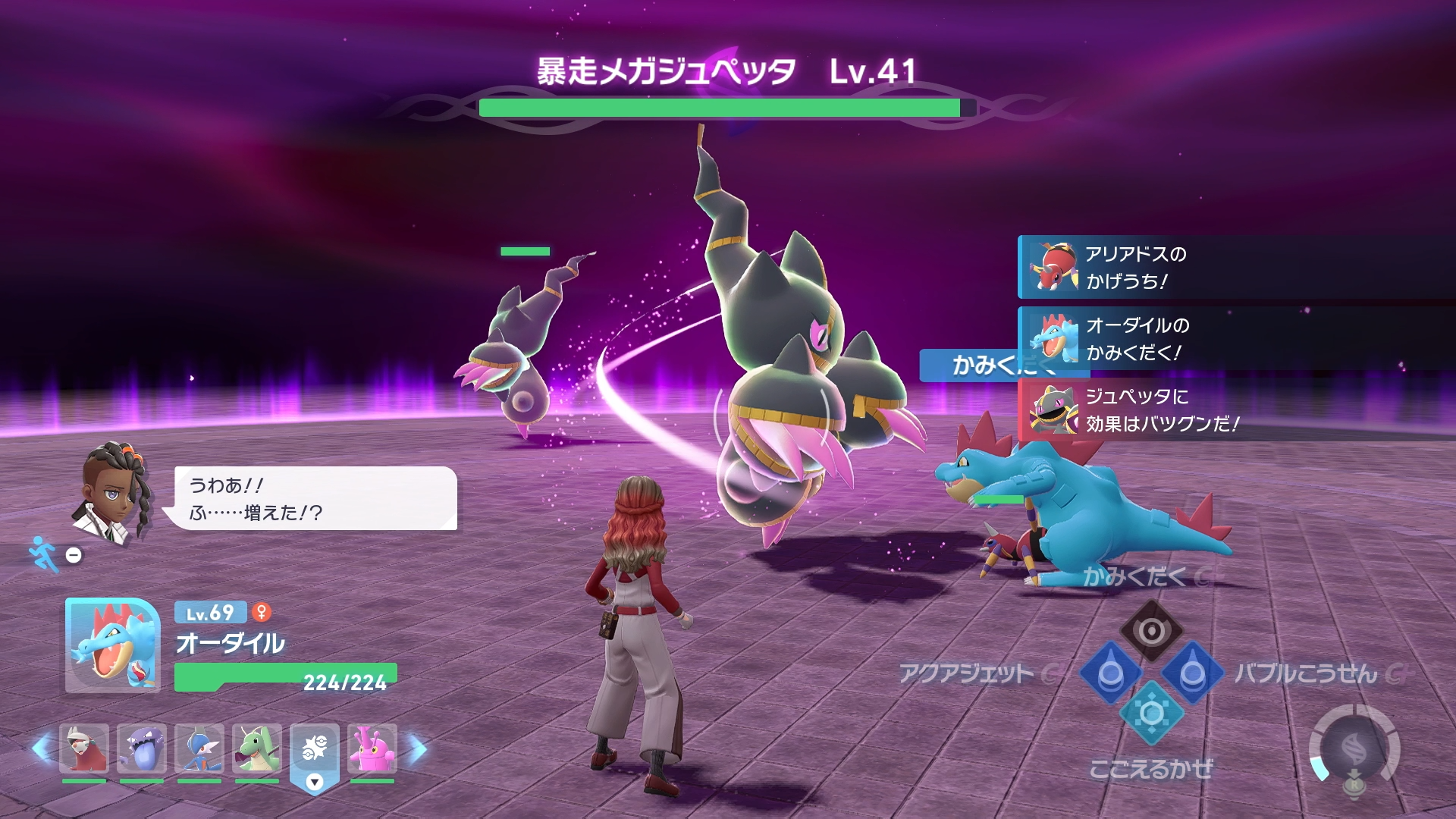1456x819 pixels.
Task: Send out the green Dragonite
Action: [x=257, y=748]
